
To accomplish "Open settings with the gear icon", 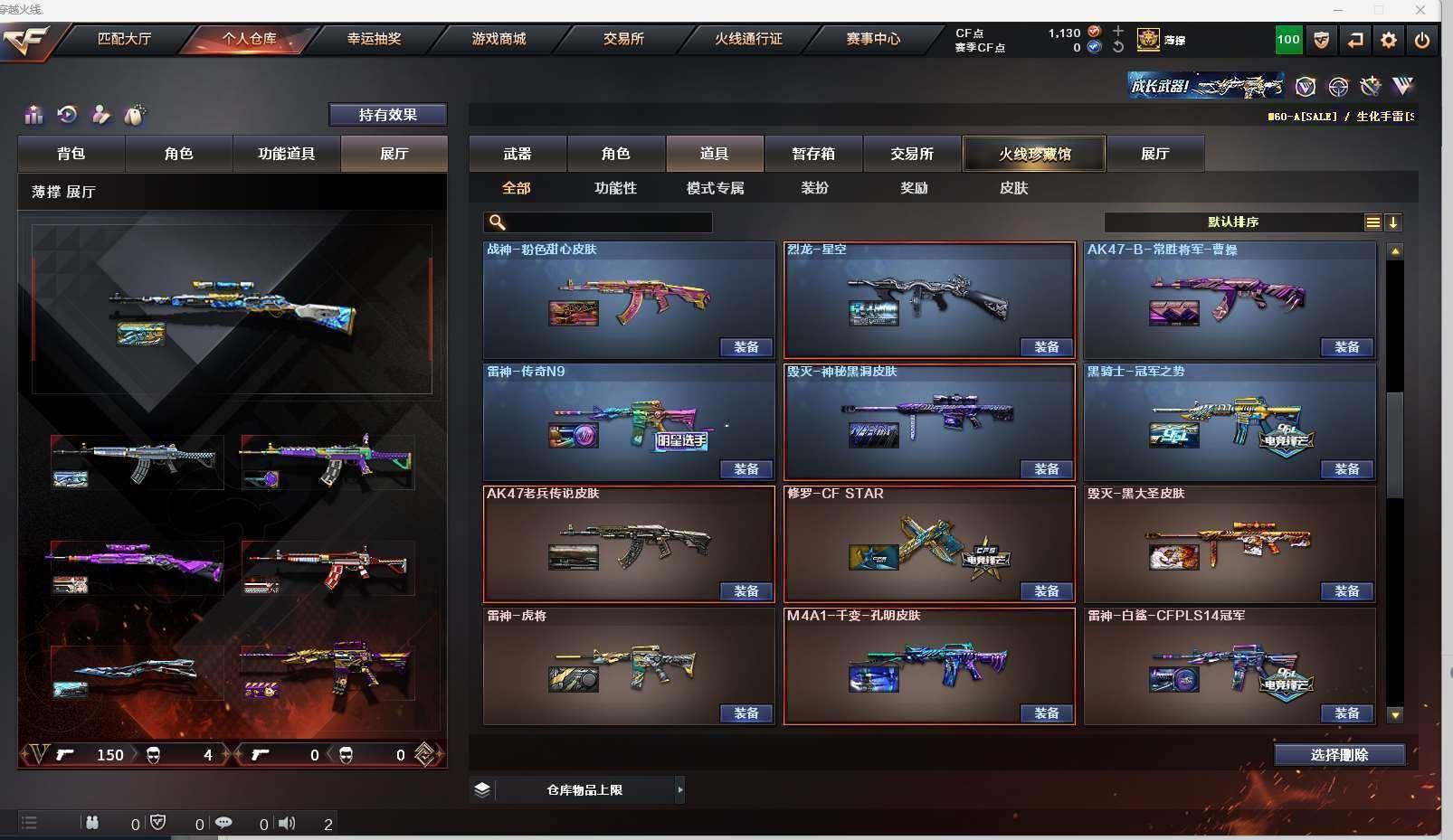I will [x=1389, y=40].
